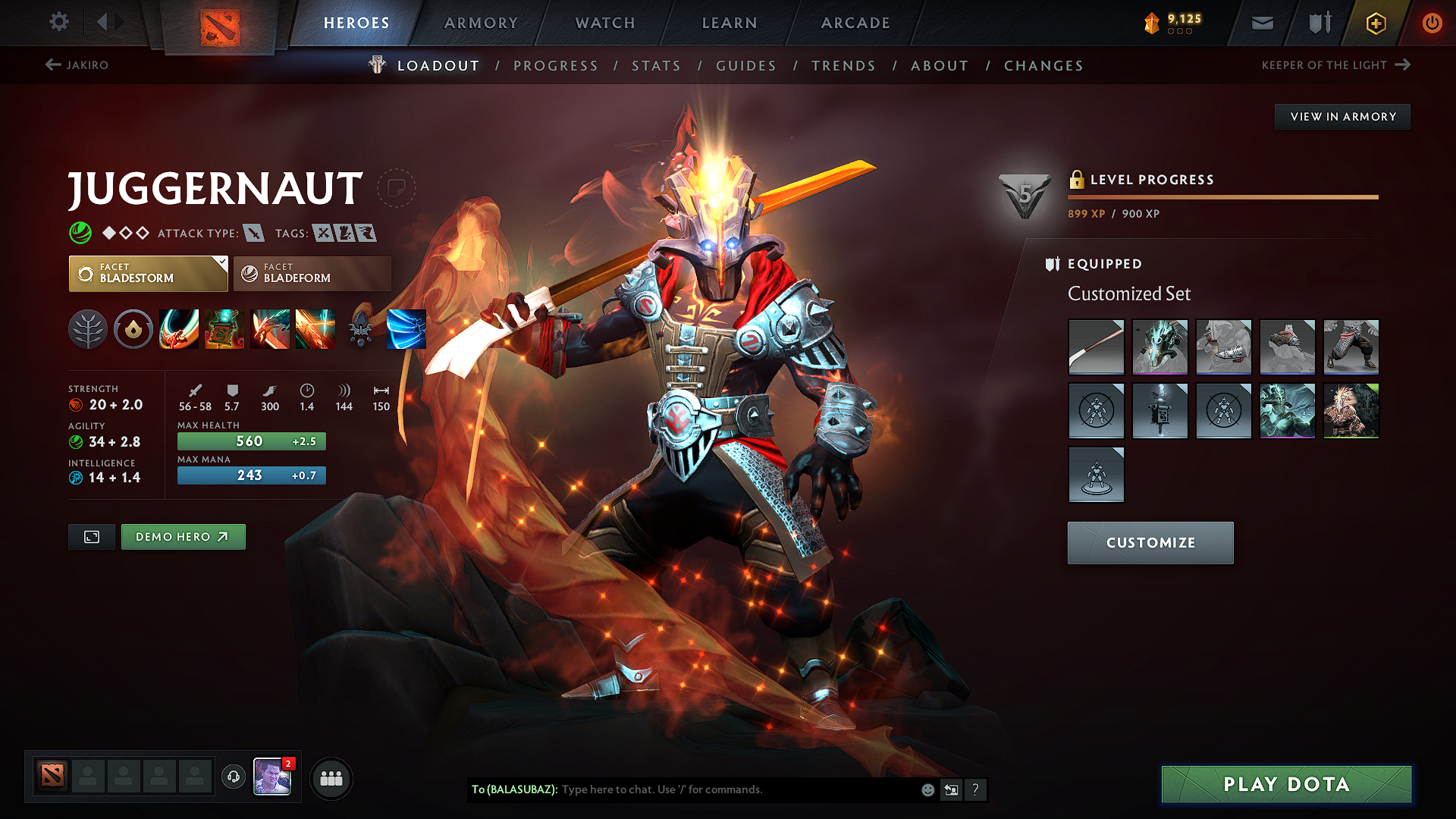Select the sword item thumbnail in Customized Set

[1096, 347]
